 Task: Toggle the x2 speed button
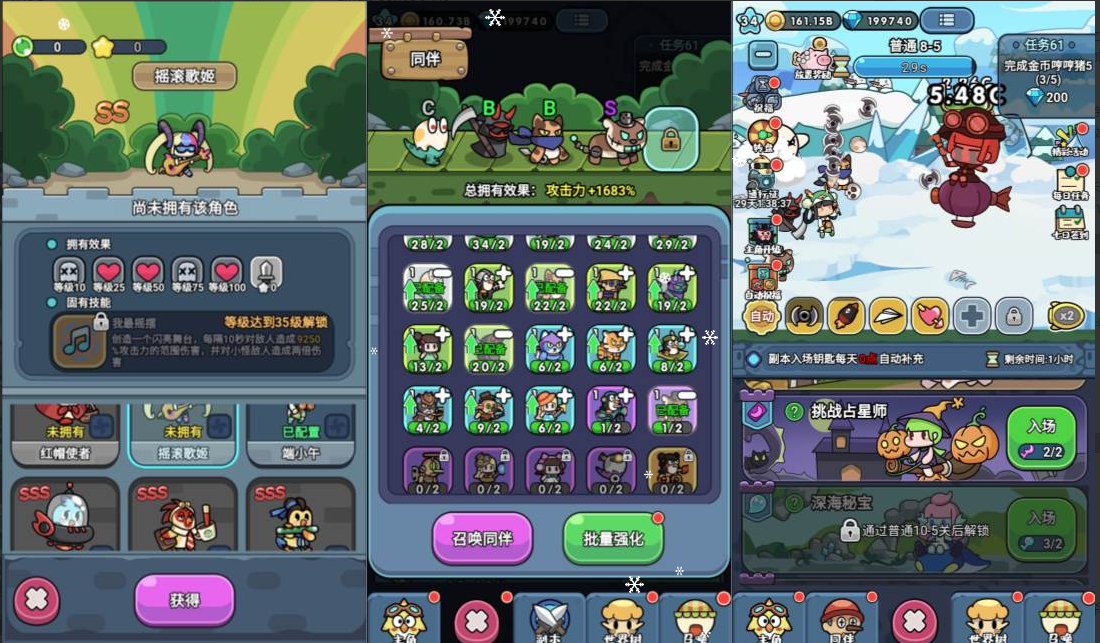coord(1065,316)
